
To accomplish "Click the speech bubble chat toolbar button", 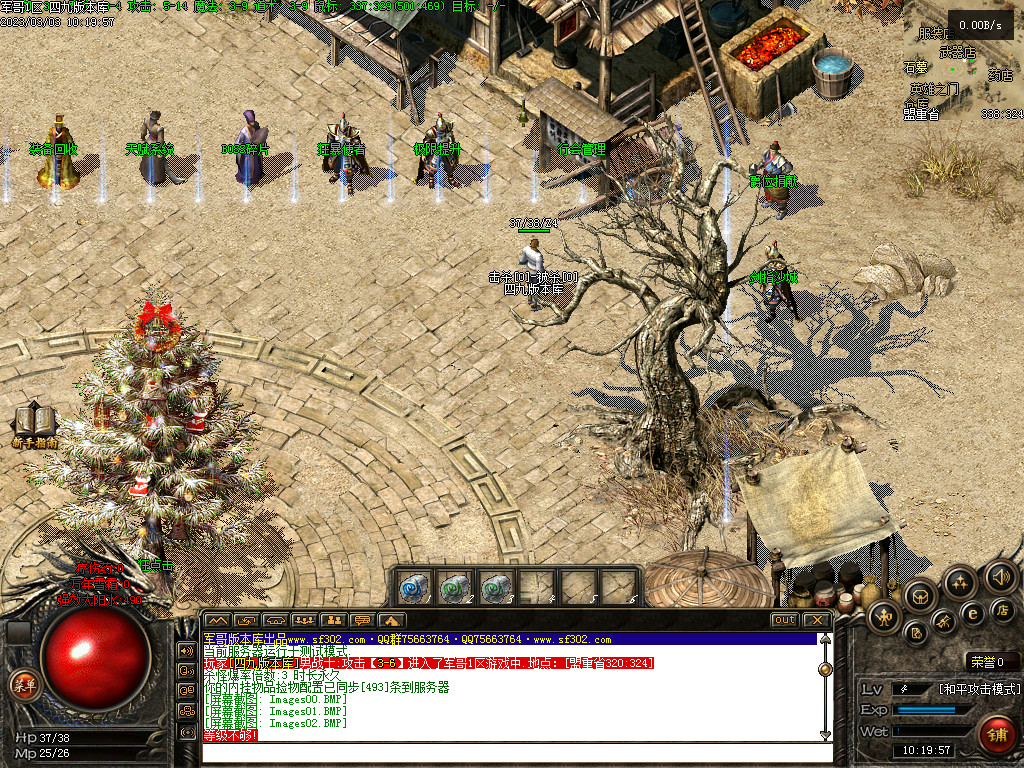I will pos(362,621).
